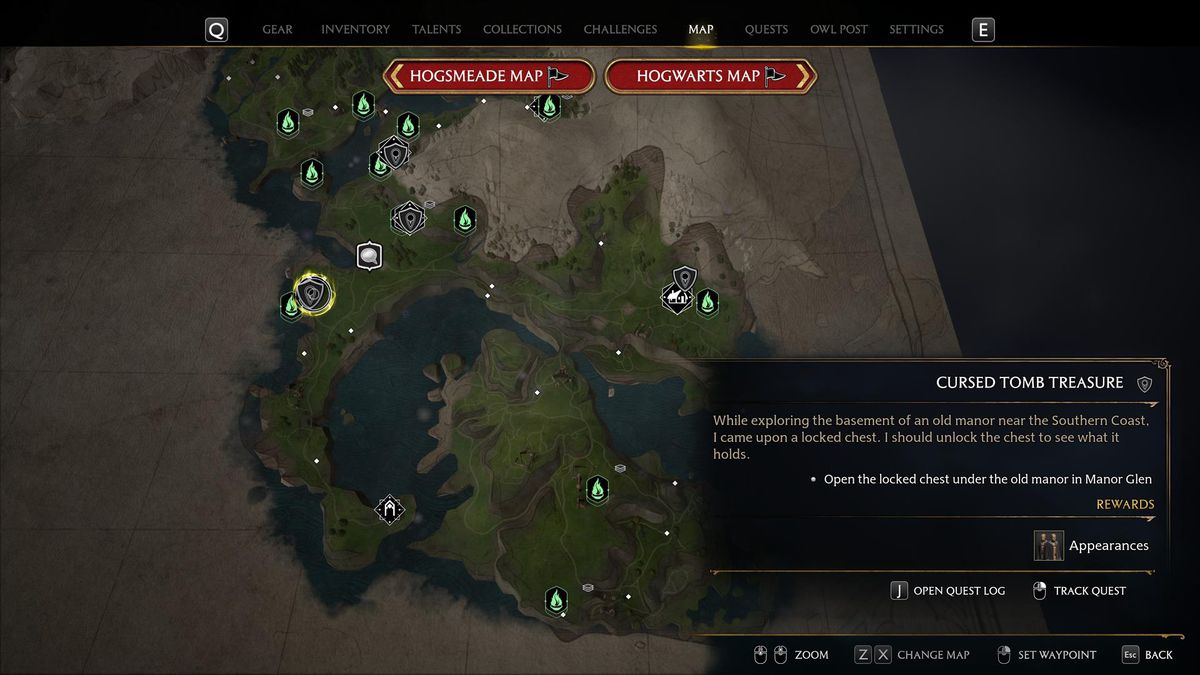
Task: Switch to the Gear tab
Action: click(x=277, y=30)
